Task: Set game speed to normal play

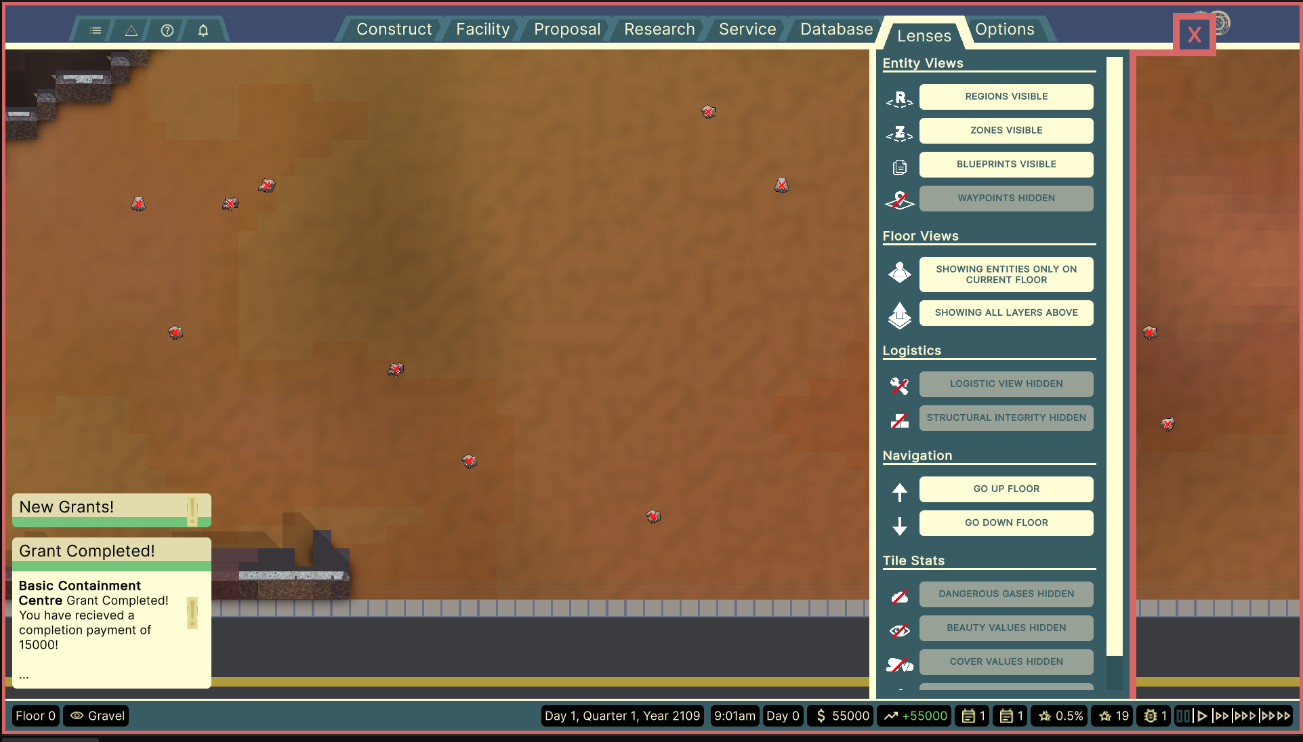Action: pyautogui.click(x=1203, y=716)
